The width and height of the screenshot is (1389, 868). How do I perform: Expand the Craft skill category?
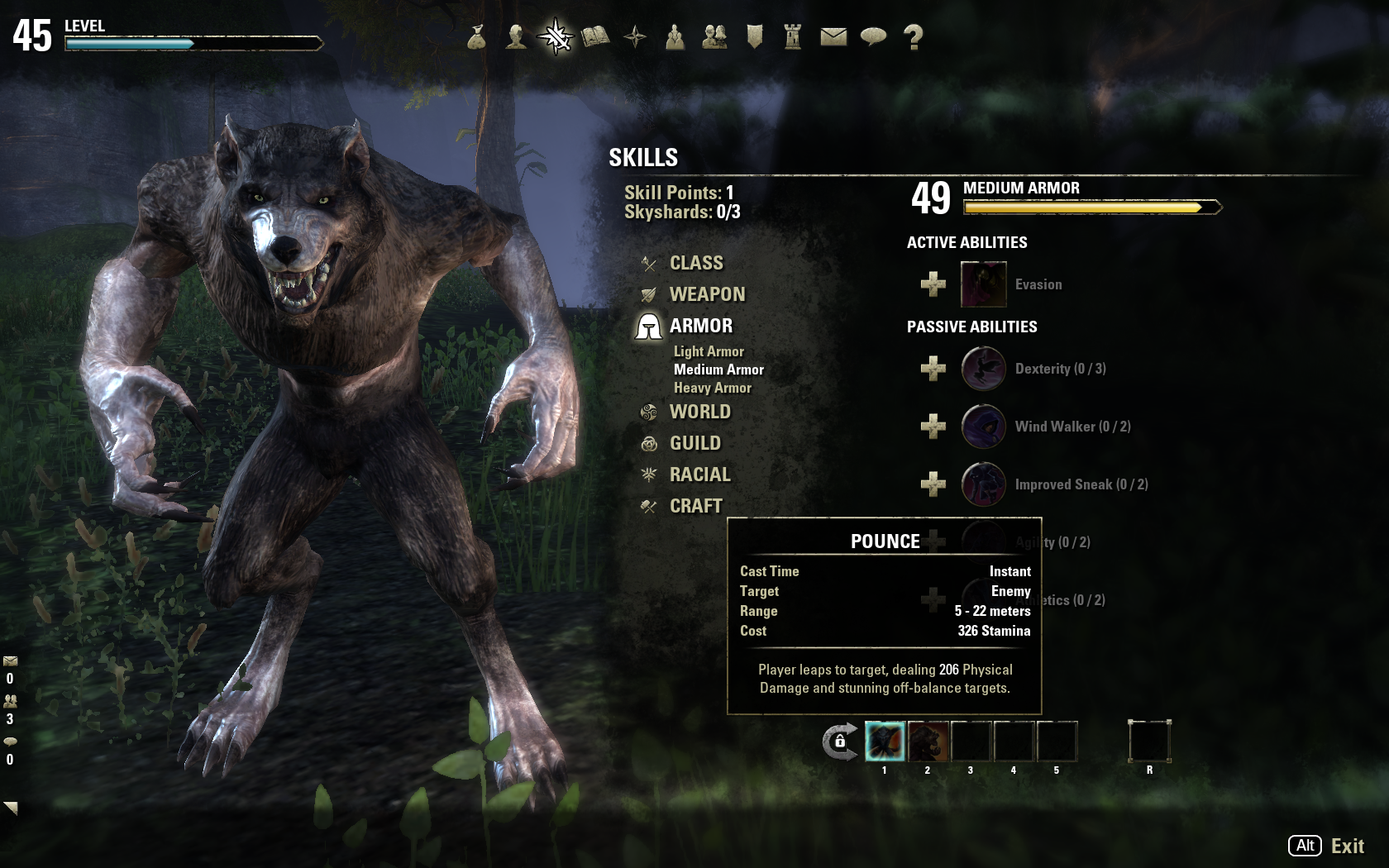pyautogui.click(x=695, y=507)
